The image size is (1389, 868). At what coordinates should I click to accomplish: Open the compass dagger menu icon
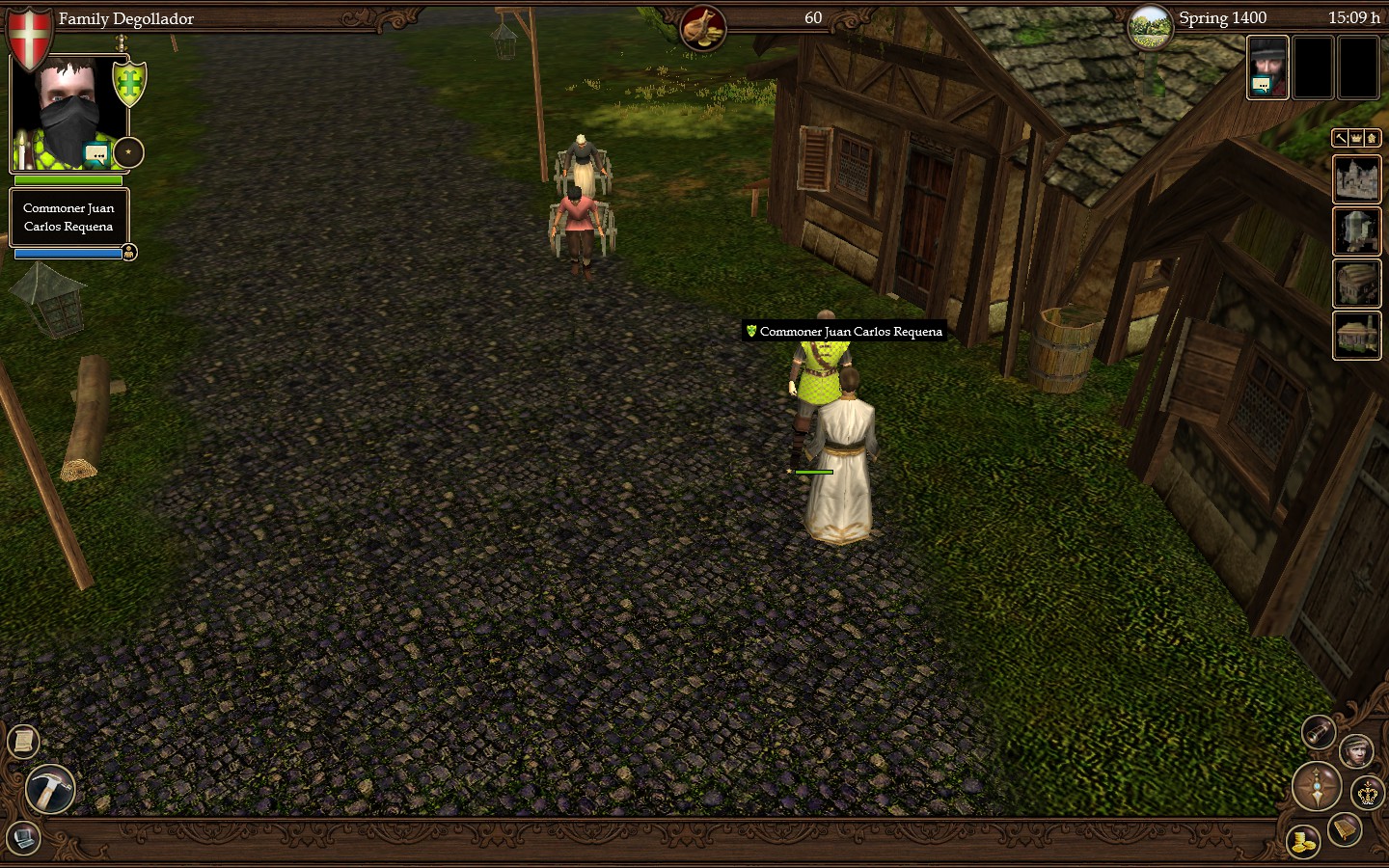tap(1316, 788)
